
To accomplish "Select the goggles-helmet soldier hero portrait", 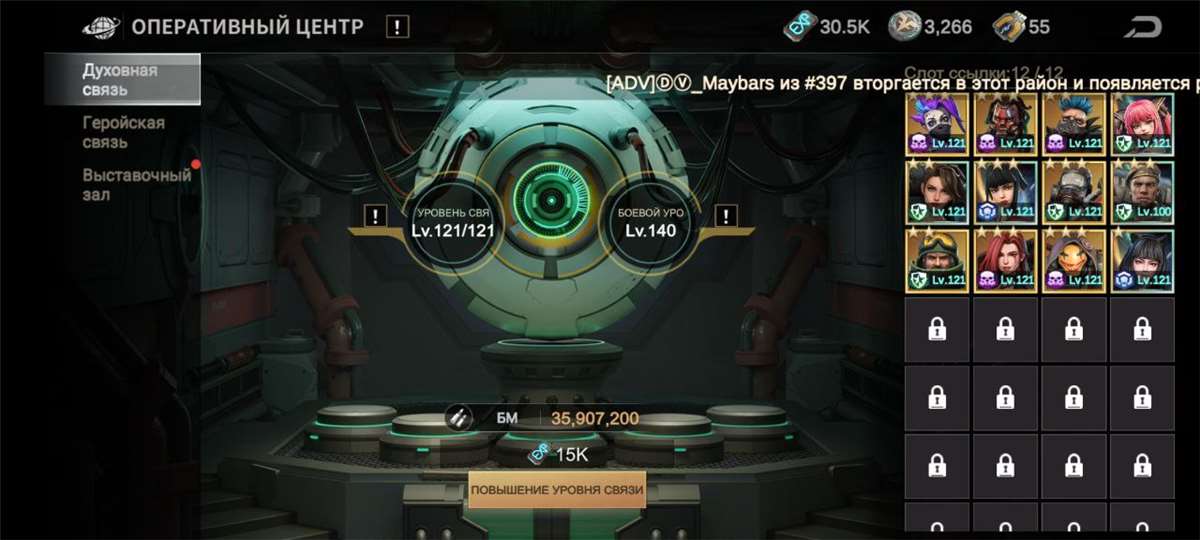I will pos(937,260).
